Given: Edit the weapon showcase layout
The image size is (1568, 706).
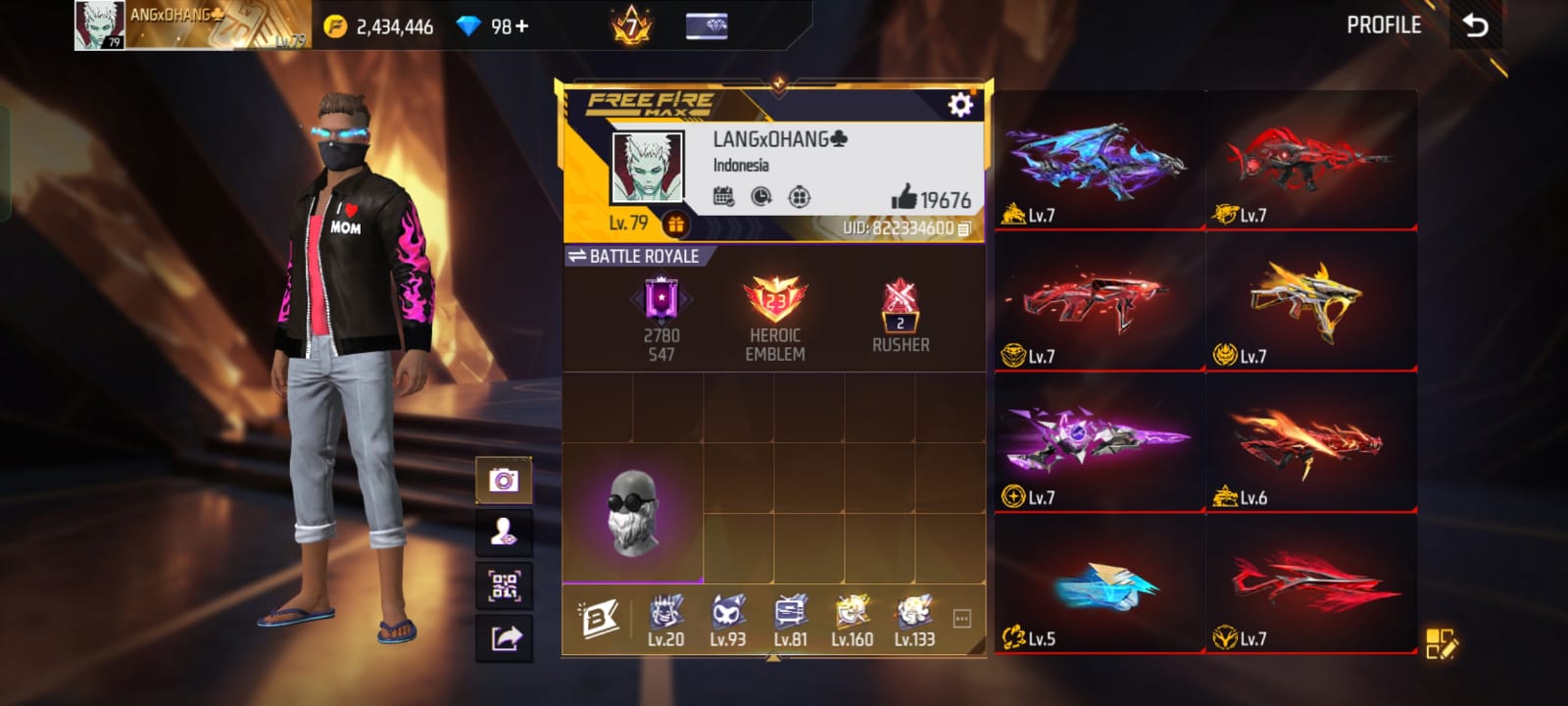Looking at the screenshot, I should click(1441, 643).
